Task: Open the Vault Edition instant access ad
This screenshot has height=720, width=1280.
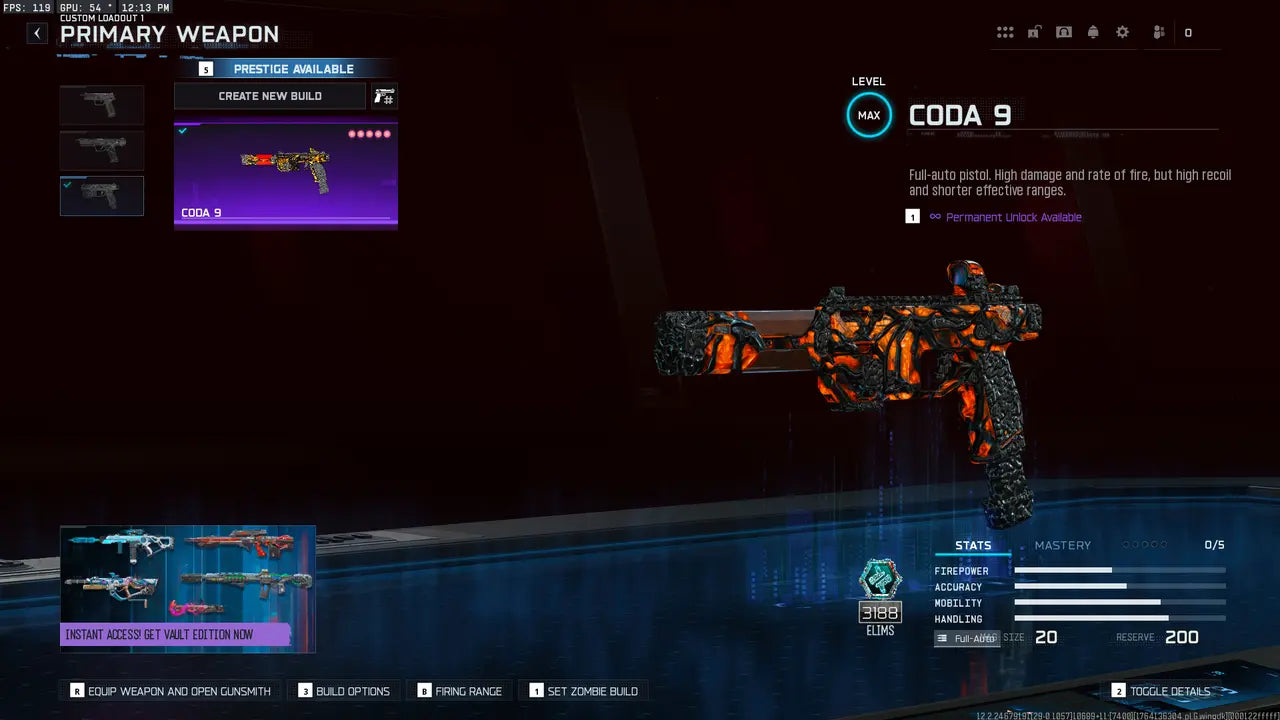Action: (188, 589)
